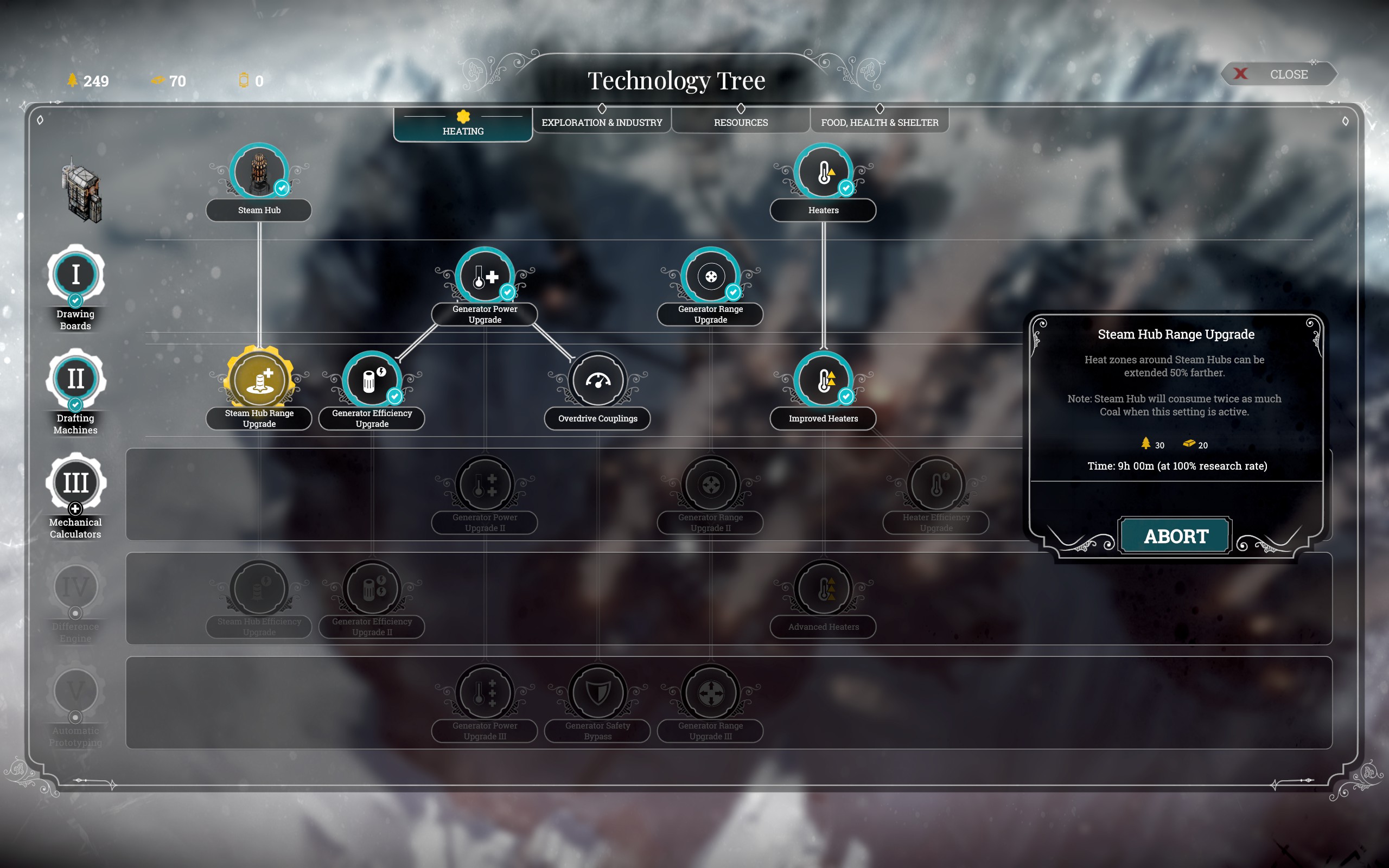The image size is (1389, 868).
Task: Research Mechanical Calculators tier III
Action: coord(76,483)
